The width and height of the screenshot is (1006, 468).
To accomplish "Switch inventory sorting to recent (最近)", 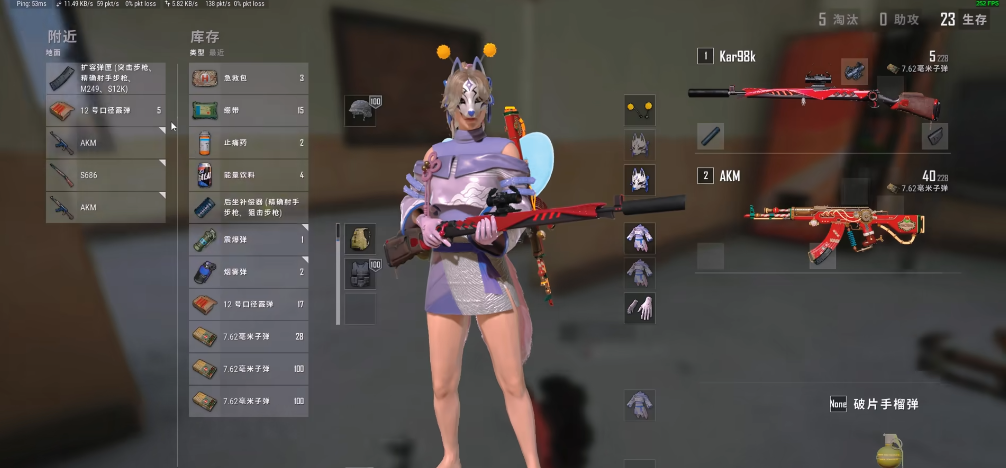I will tap(216, 51).
